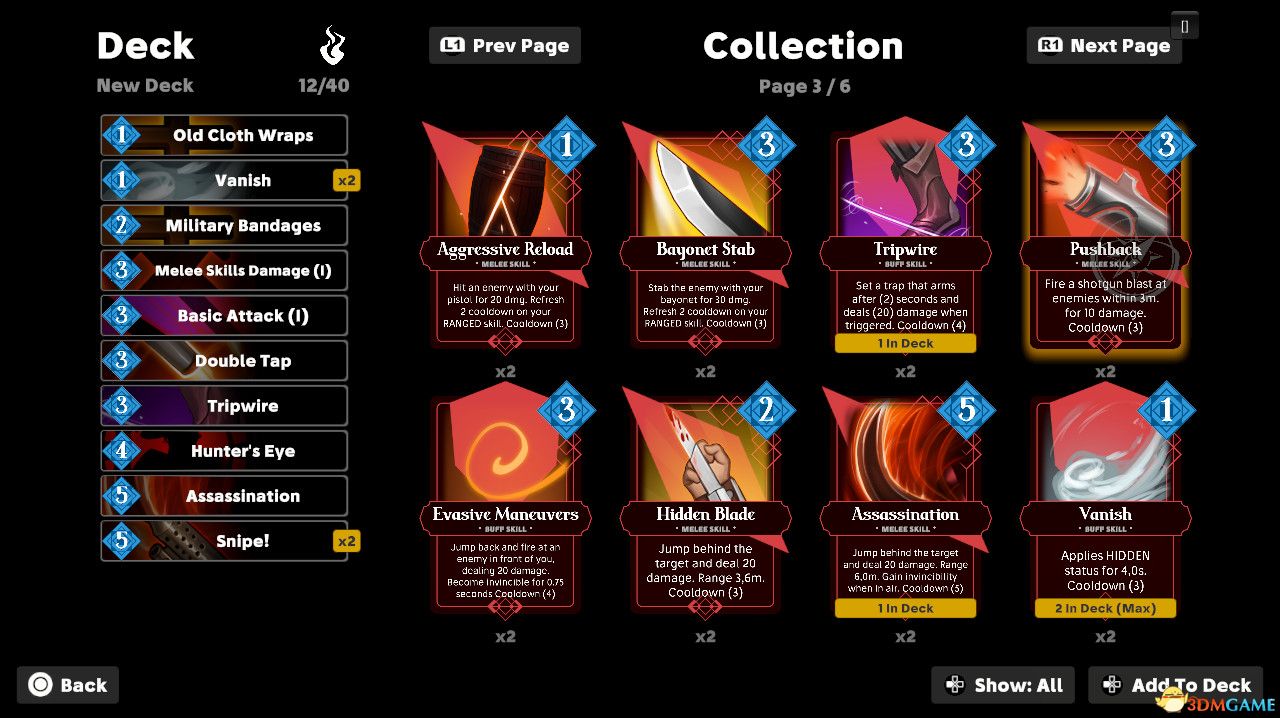
Task: Select the Assassination card in the collection
Action: coord(905,505)
